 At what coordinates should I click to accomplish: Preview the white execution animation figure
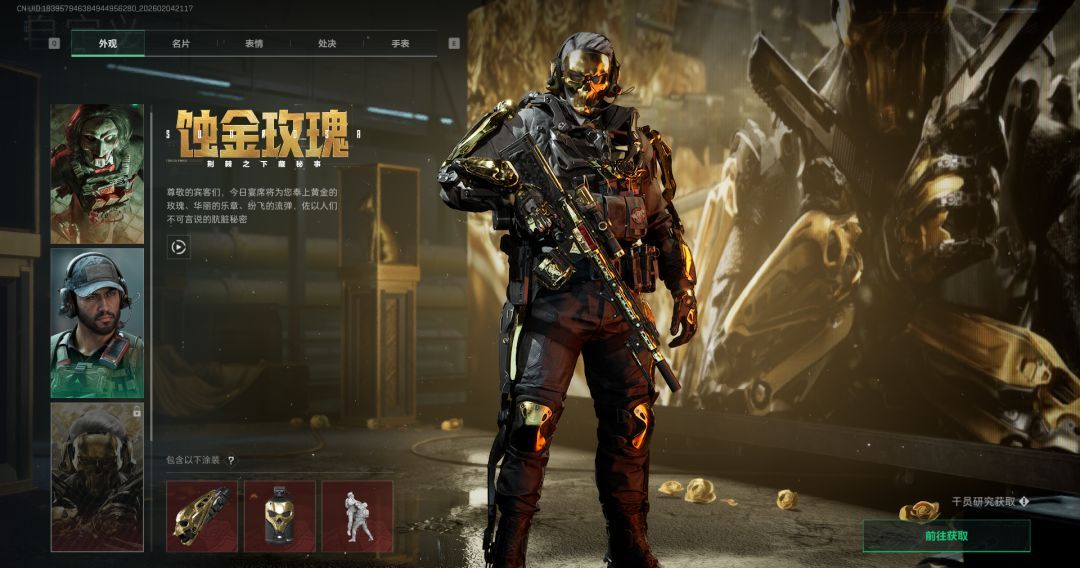pyautogui.click(x=357, y=516)
